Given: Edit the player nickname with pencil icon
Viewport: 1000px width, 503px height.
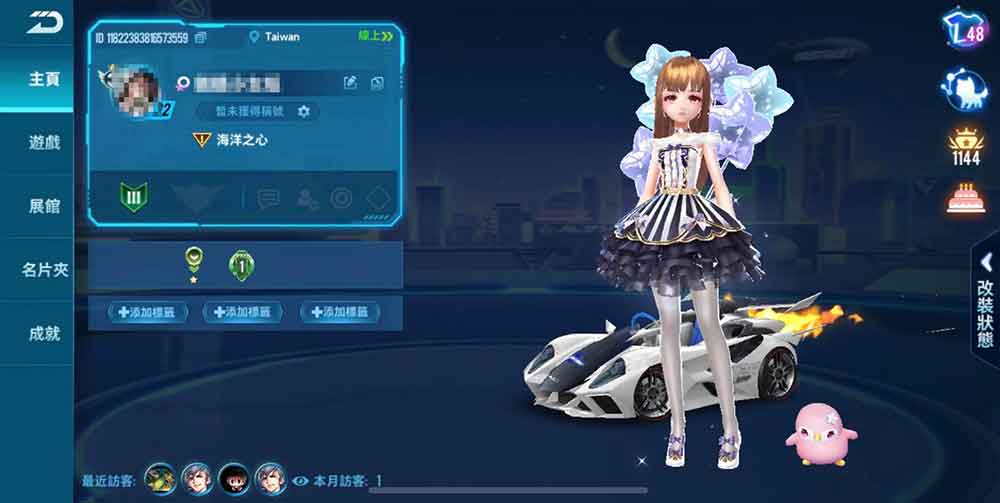Looking at the screenshot, I should point(350,83).
